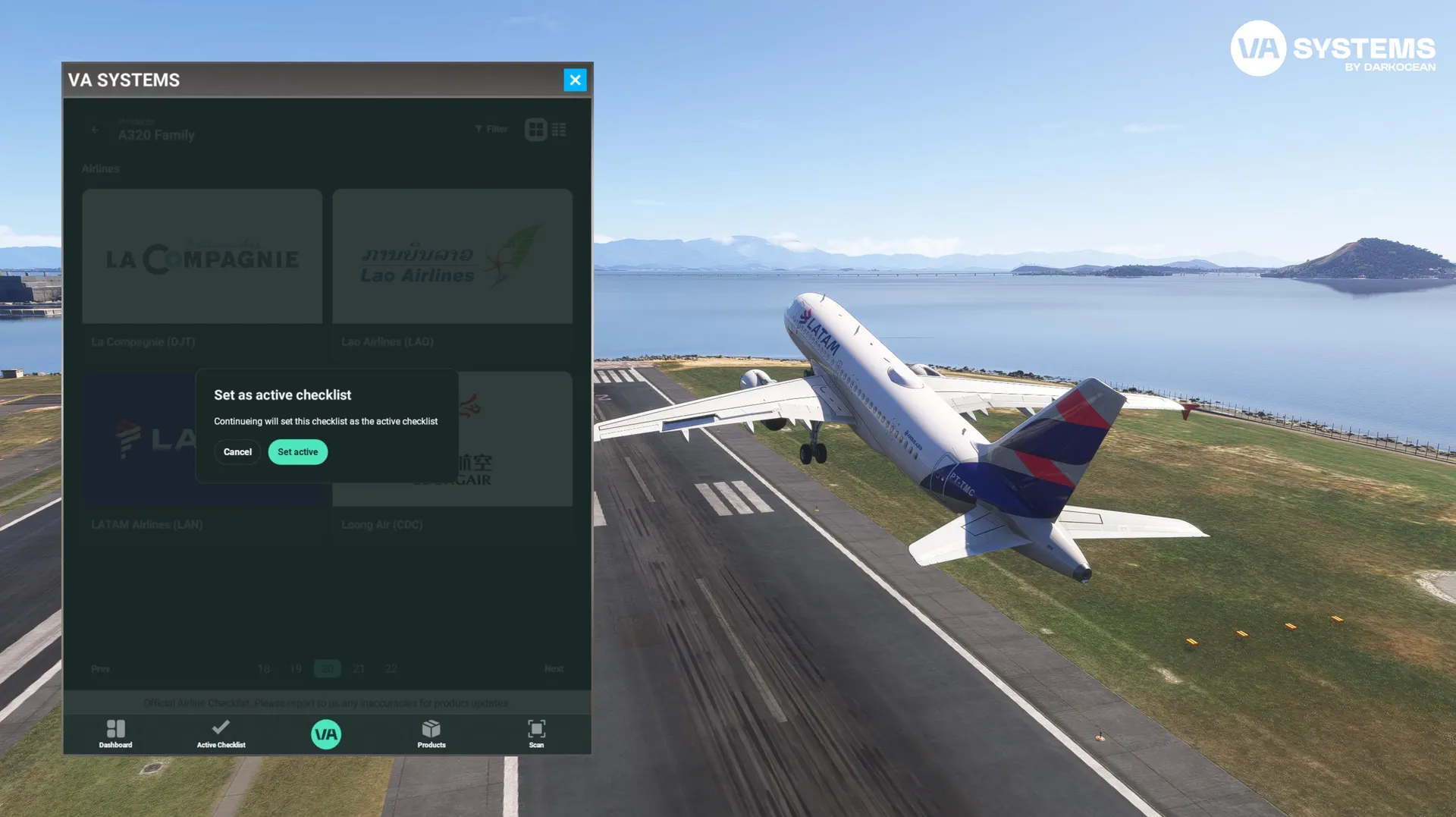Go to the Prev page

pyautogui.click(x=100, y=668)
